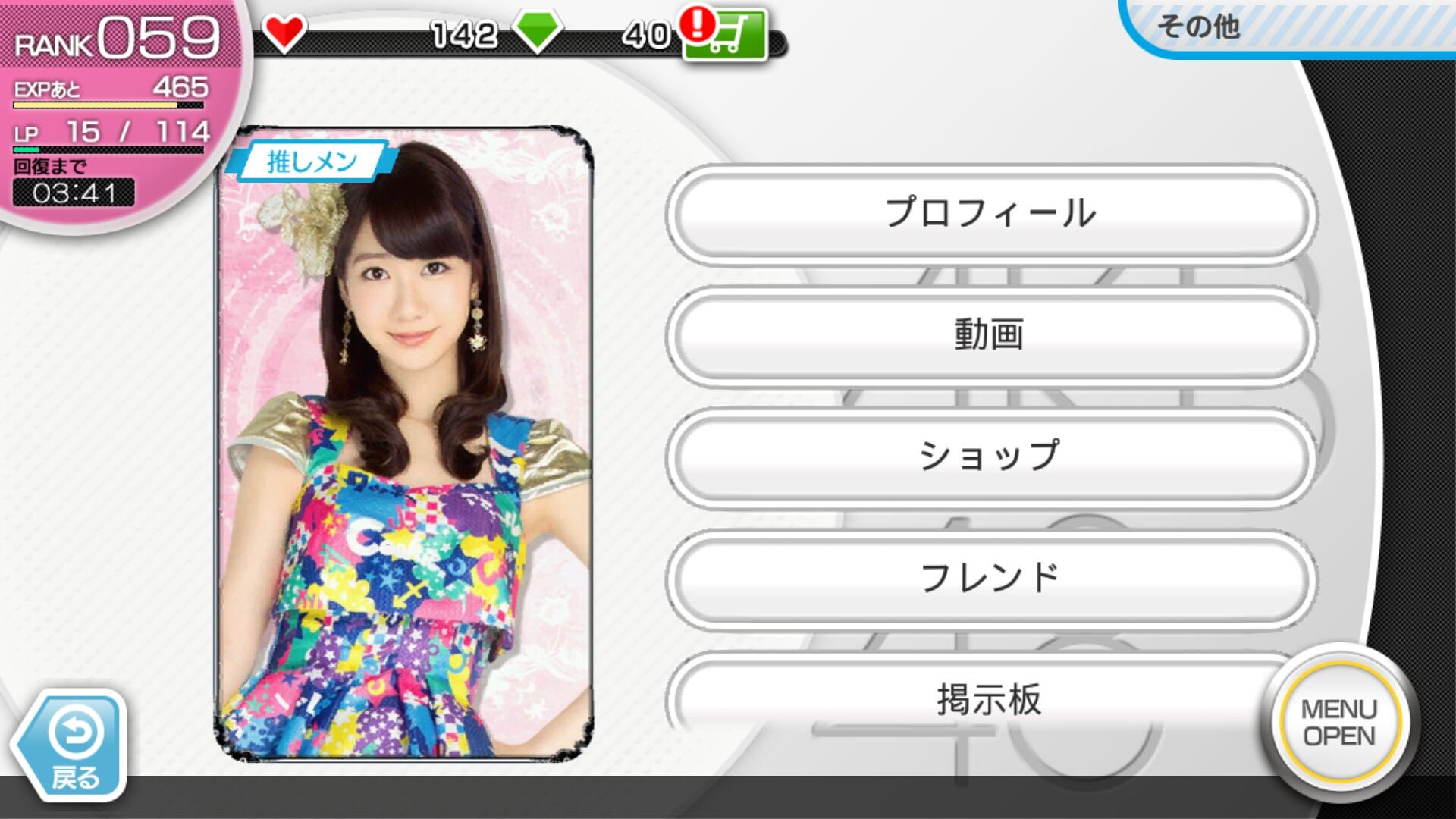Open the プロフィール menu entry
The height and width of the screenshot is (819, 1456).
(x=990, y=214)
